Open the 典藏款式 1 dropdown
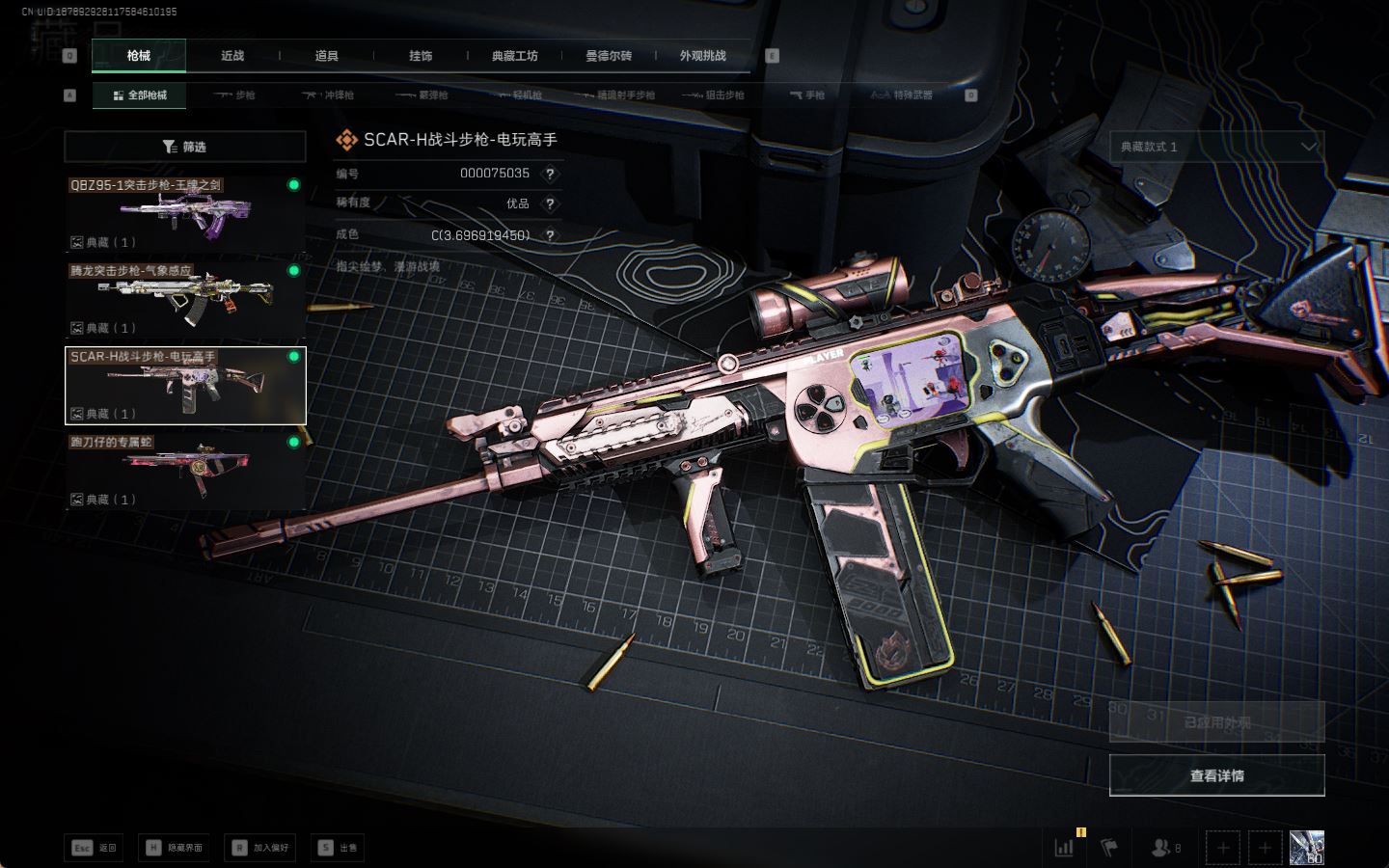 coord(1216,147)
